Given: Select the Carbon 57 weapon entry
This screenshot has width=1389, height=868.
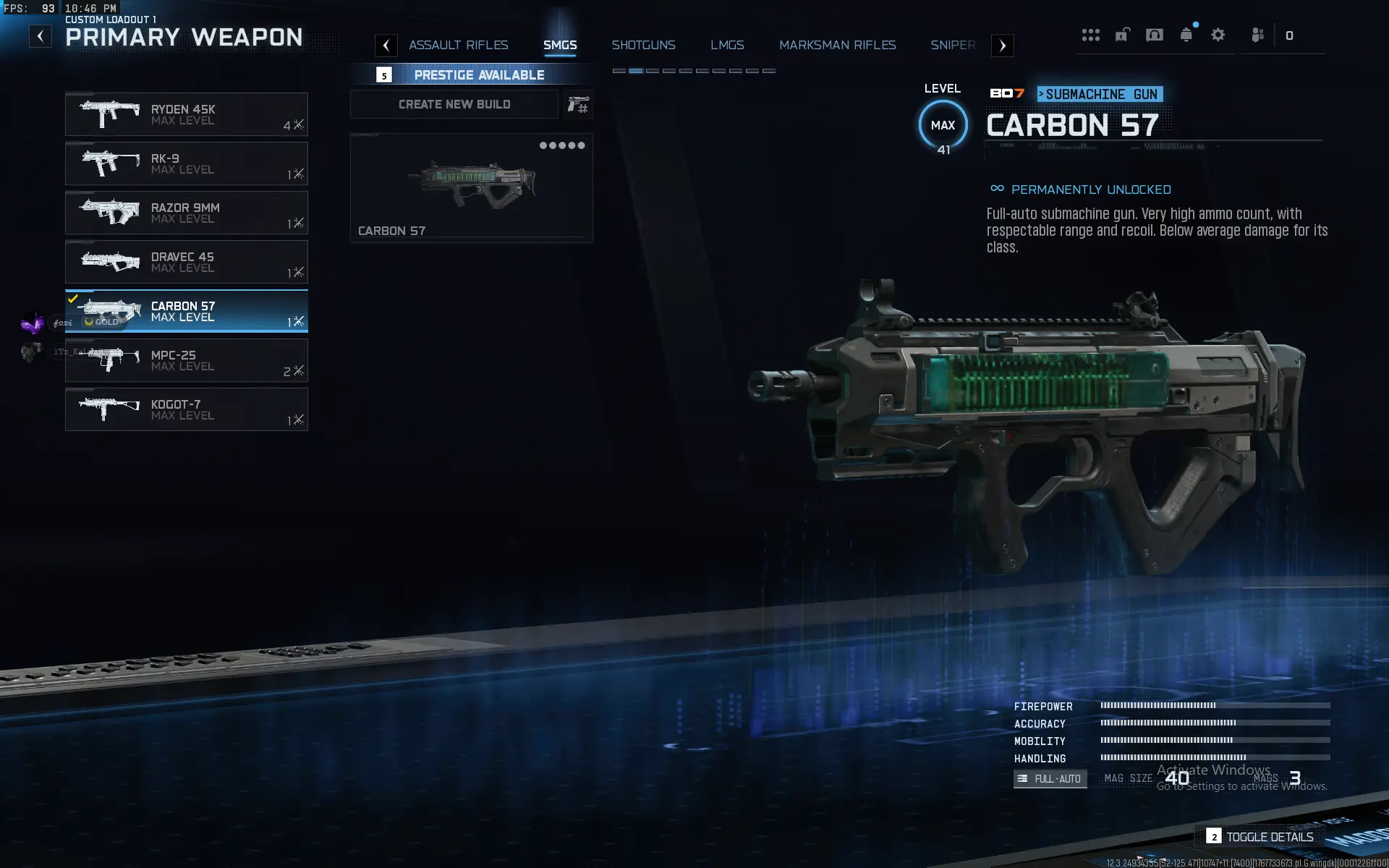Looking at the screenshot, I should 187,311.
